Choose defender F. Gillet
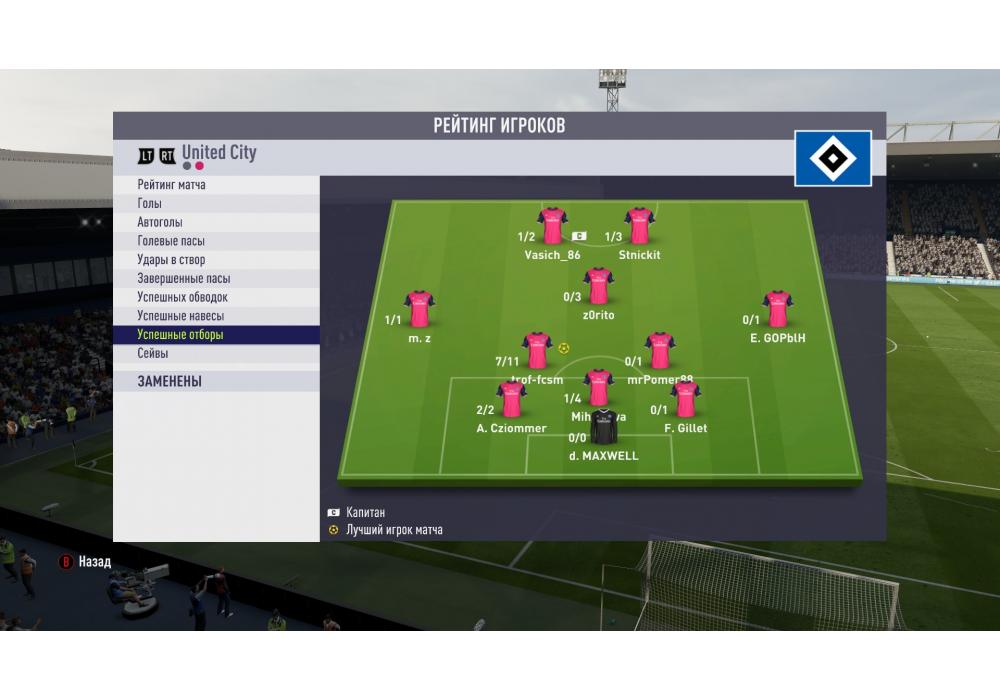This screenshot has width=1000, height=700. pos(685,400)
